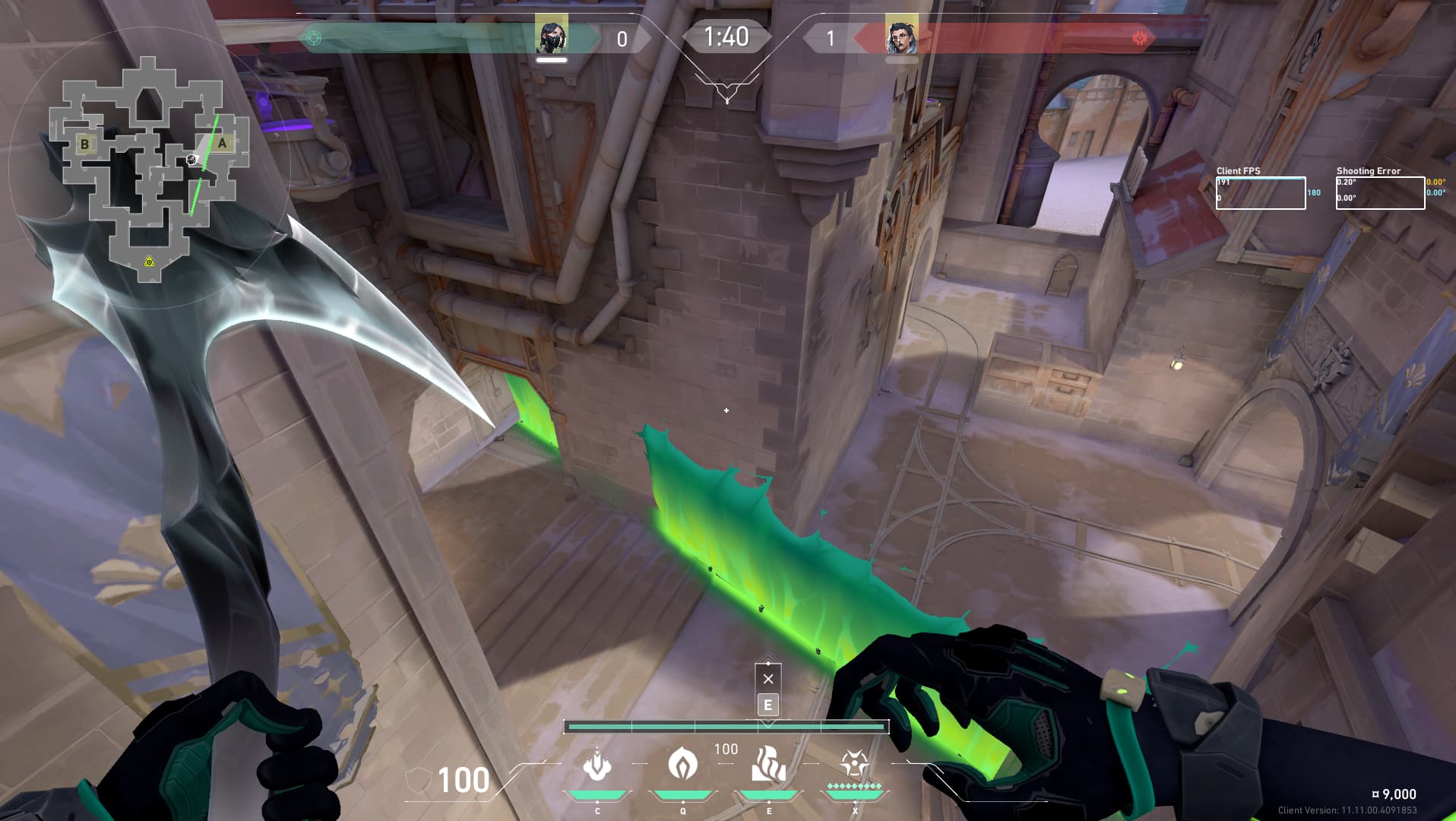1456x821 pixels.
Task: Click the Shooting Error graph
Action: tap(1379, 193)
